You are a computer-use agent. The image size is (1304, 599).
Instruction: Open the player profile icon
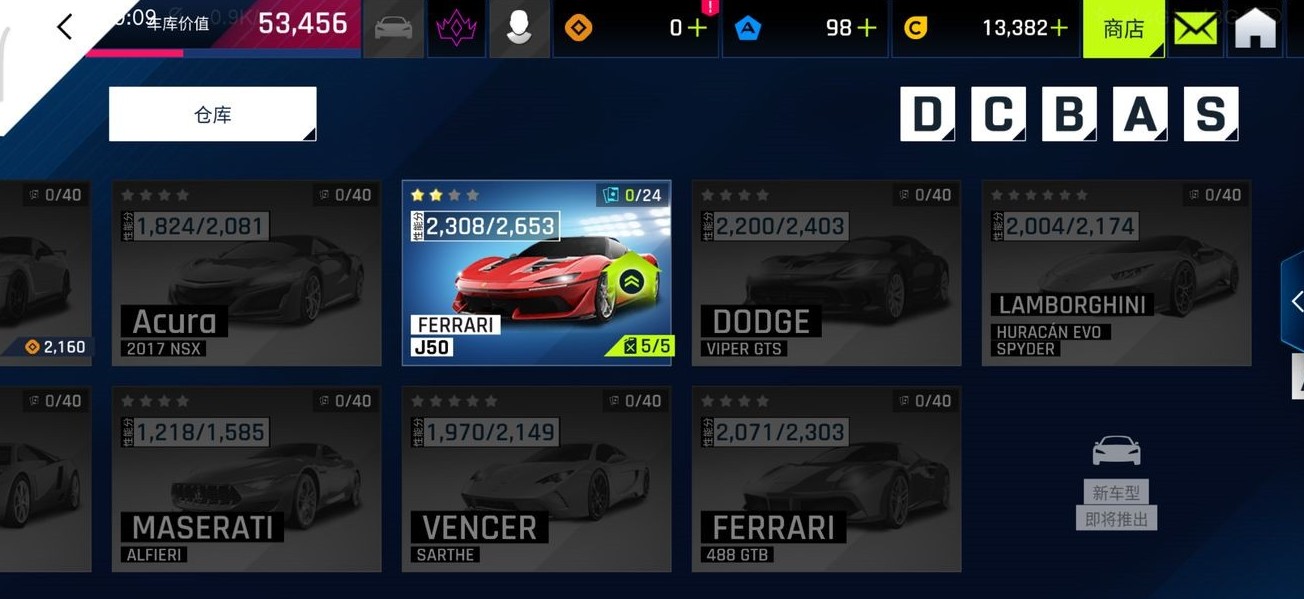518,28
